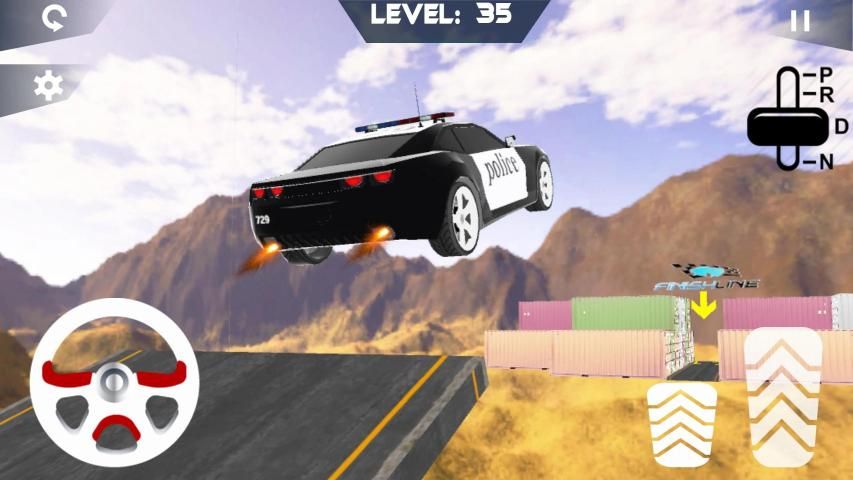Image resolution: width=853 pixels, height=480 pixels.
Task: Click the gear shifter knob
Action: pyautogui.click(x=787, y=127)
